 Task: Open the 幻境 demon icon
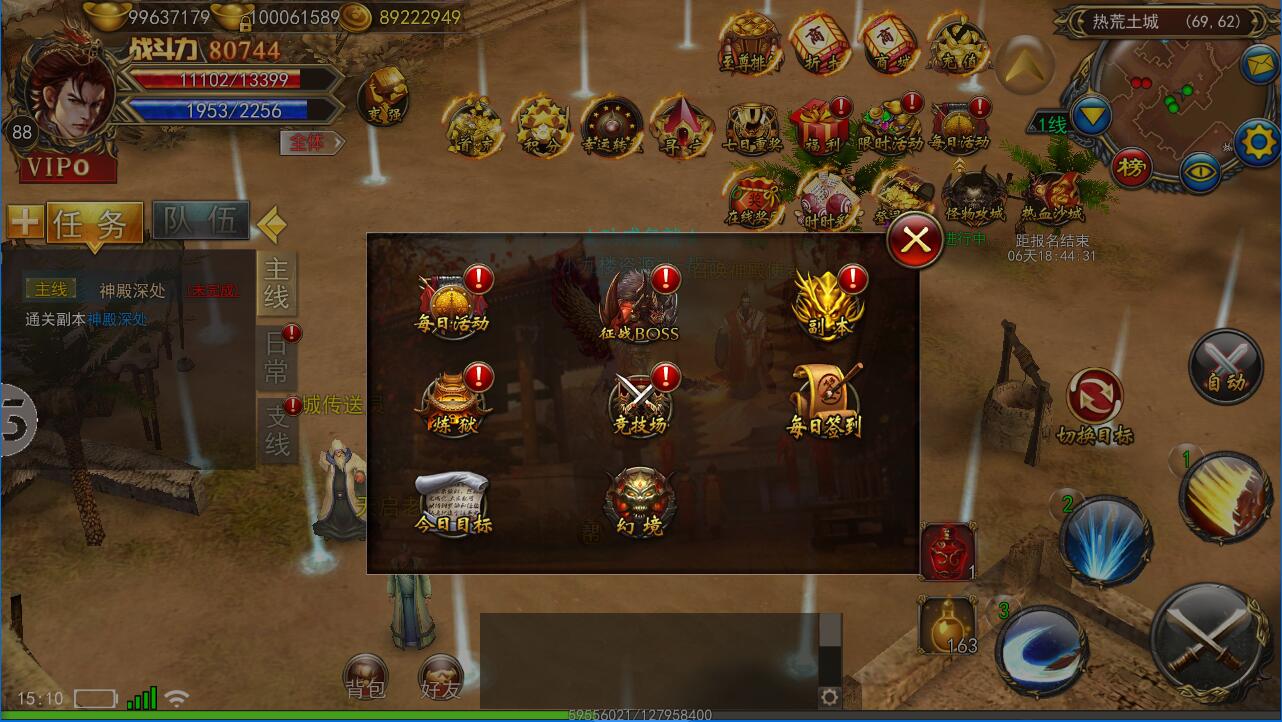click(x=640, y=501)
